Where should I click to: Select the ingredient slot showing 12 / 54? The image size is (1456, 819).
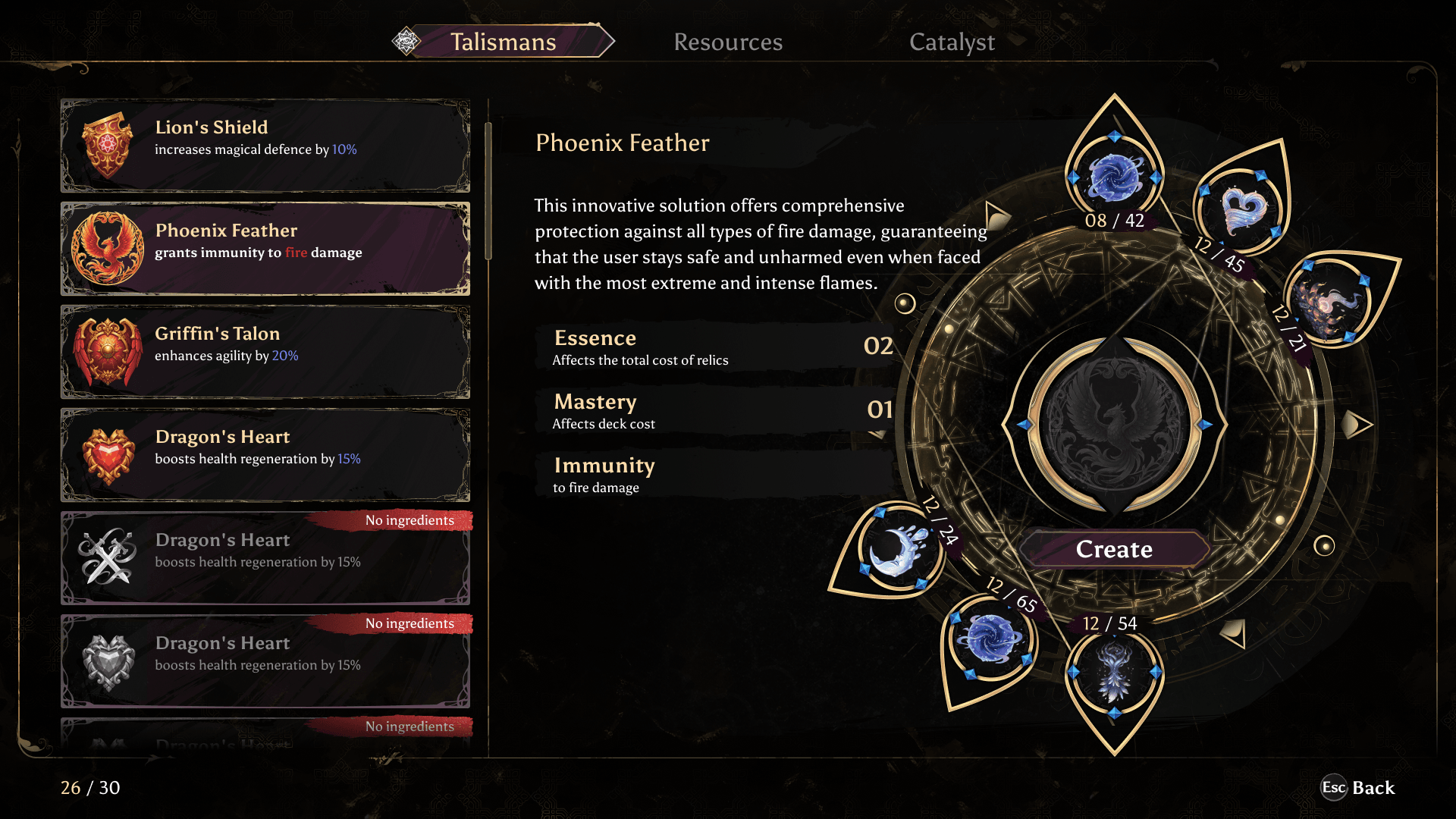pos(1114,672)
